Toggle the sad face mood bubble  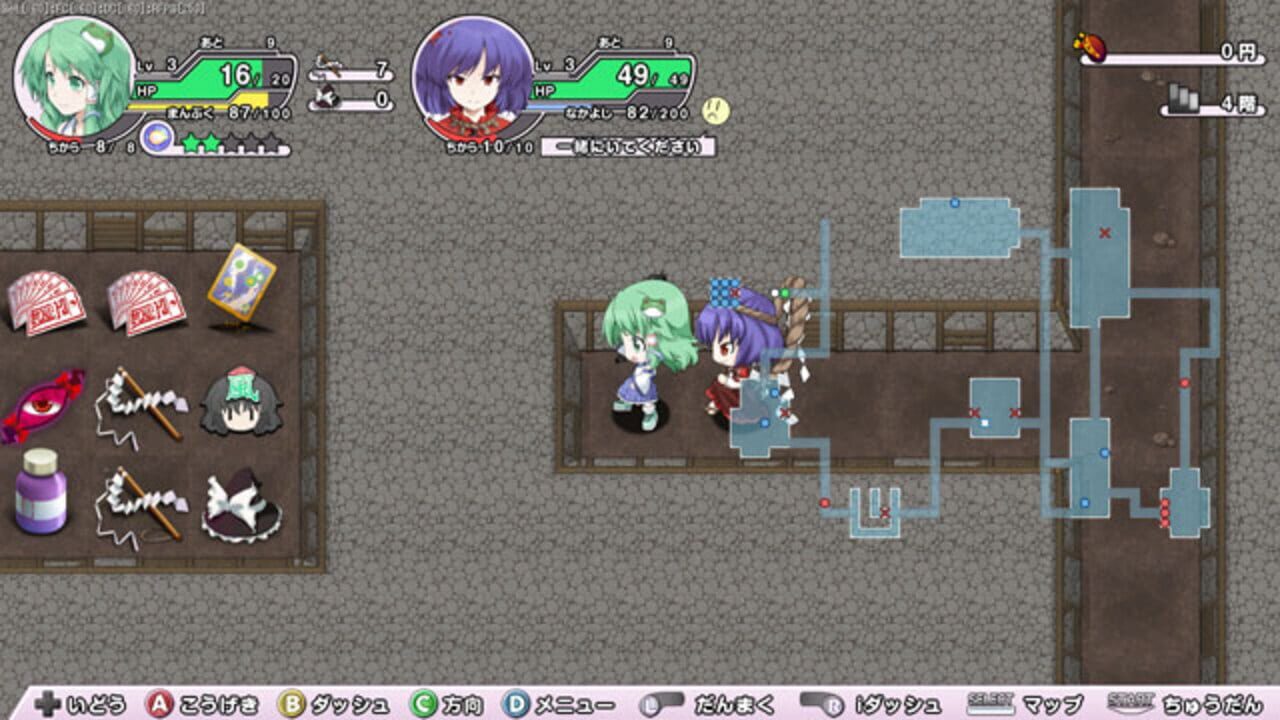(x=717, y=112)
